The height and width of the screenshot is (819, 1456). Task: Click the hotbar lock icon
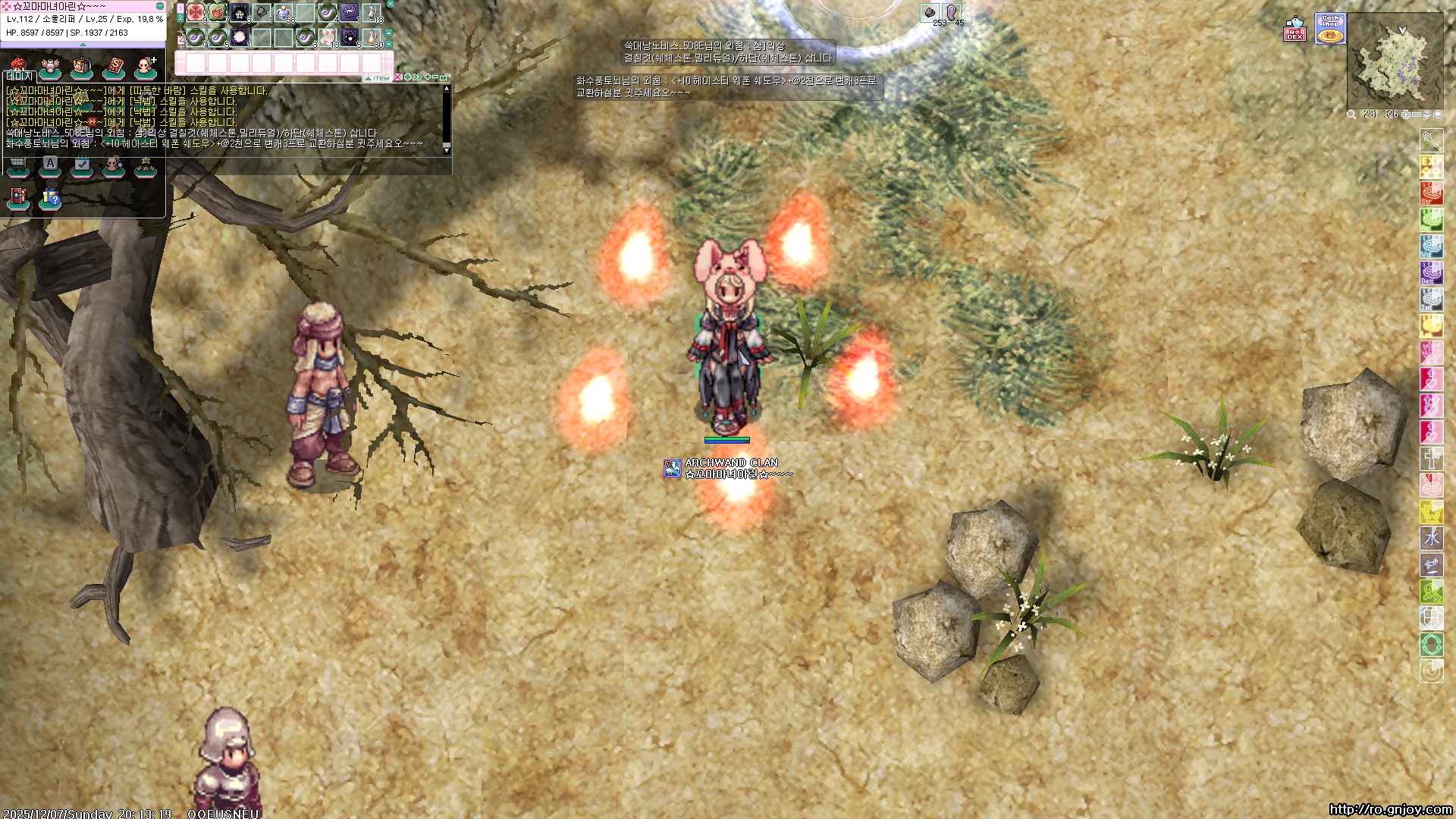pyautogui.click(x=446, y=77)
